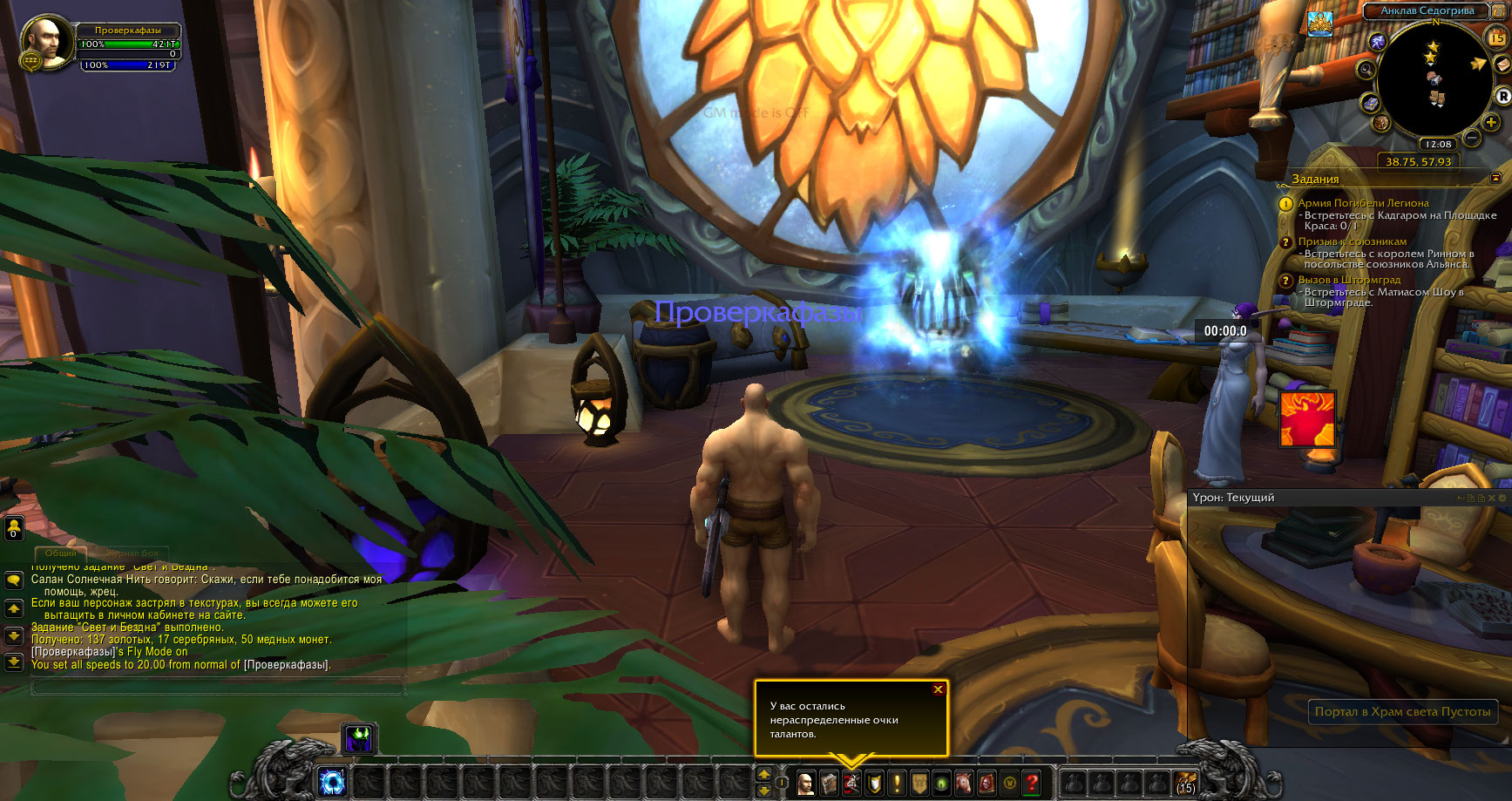Open the character info micro button

click(x=806, y=783)
